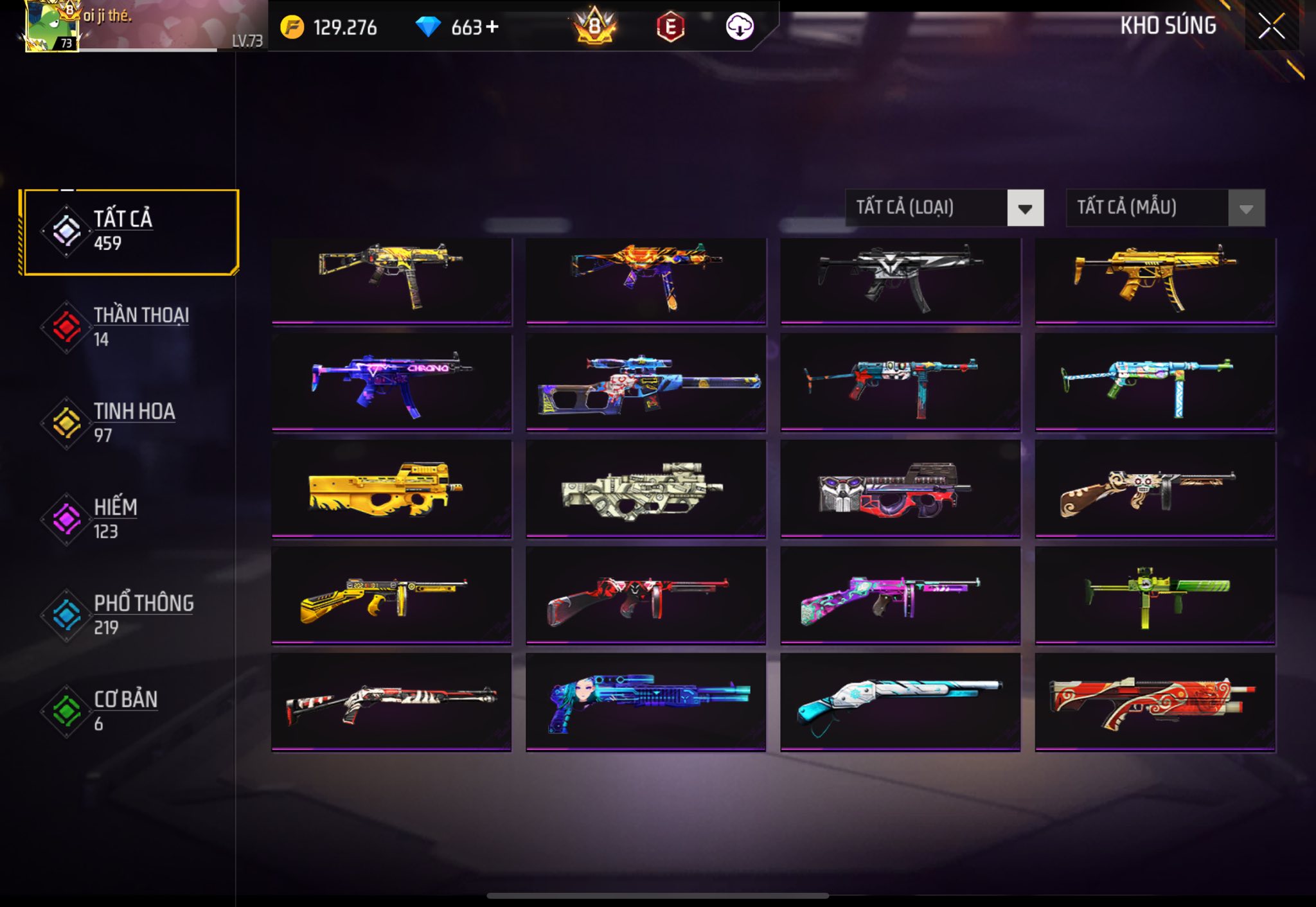Open the player profile avatar
1316x907 pixels.
pos(50,26)
